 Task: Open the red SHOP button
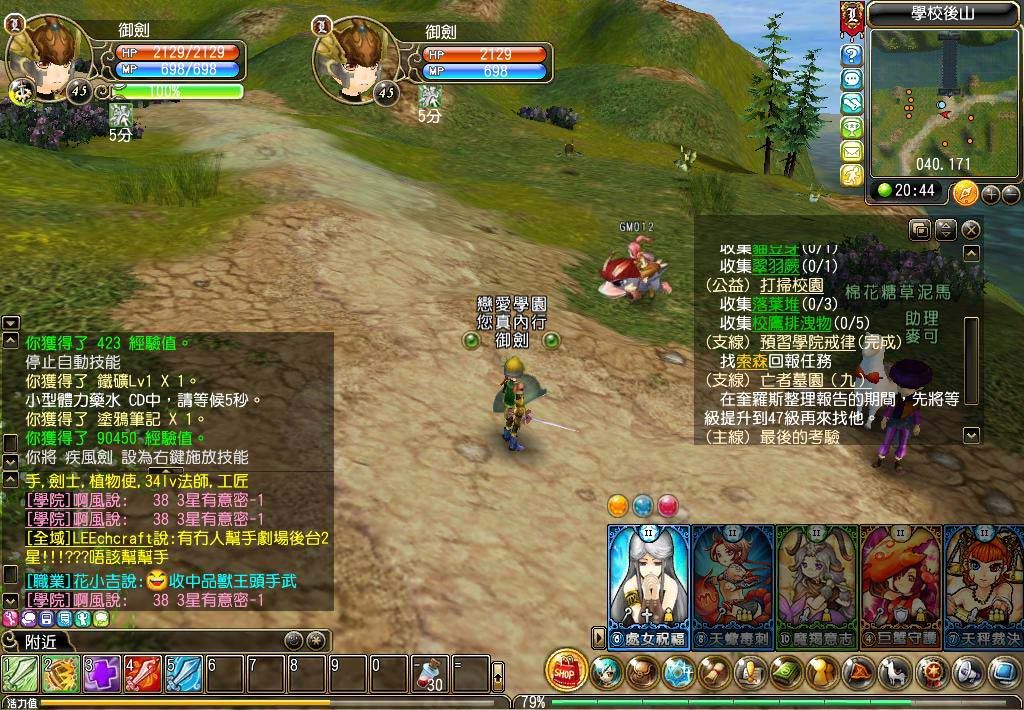coord(566,671)
